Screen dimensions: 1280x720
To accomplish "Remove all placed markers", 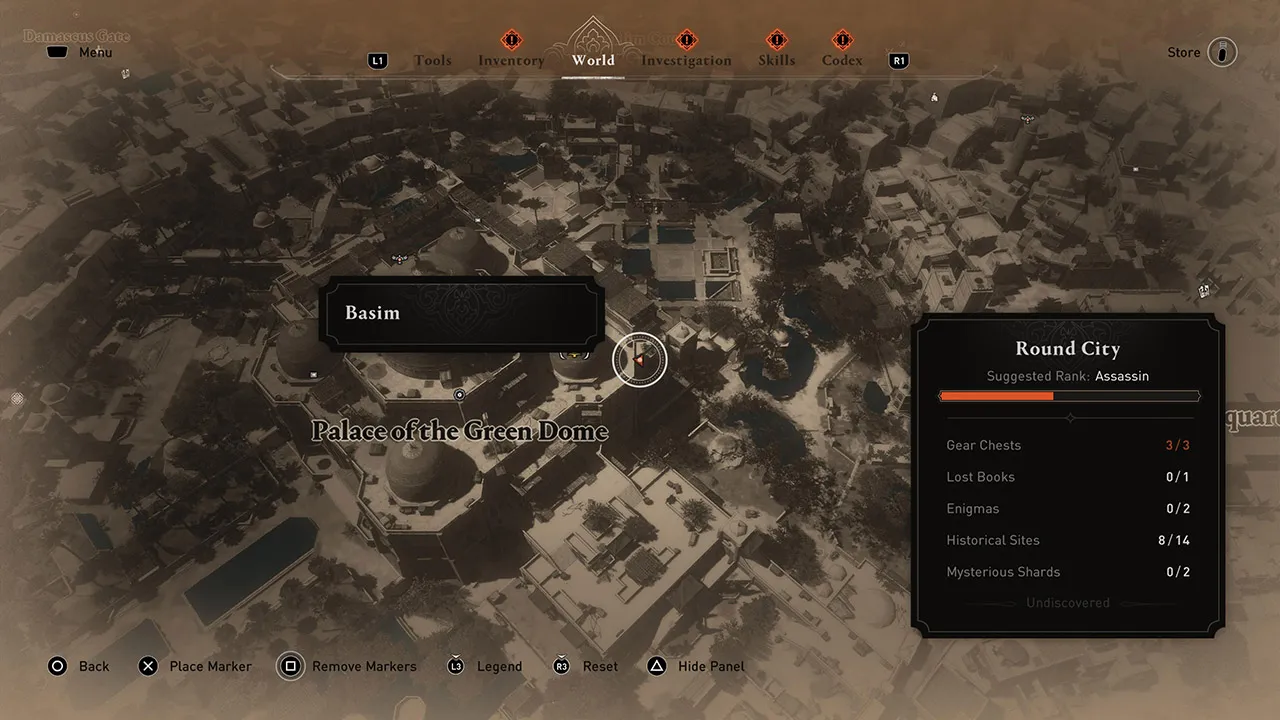I will click(x=347, y=666).
